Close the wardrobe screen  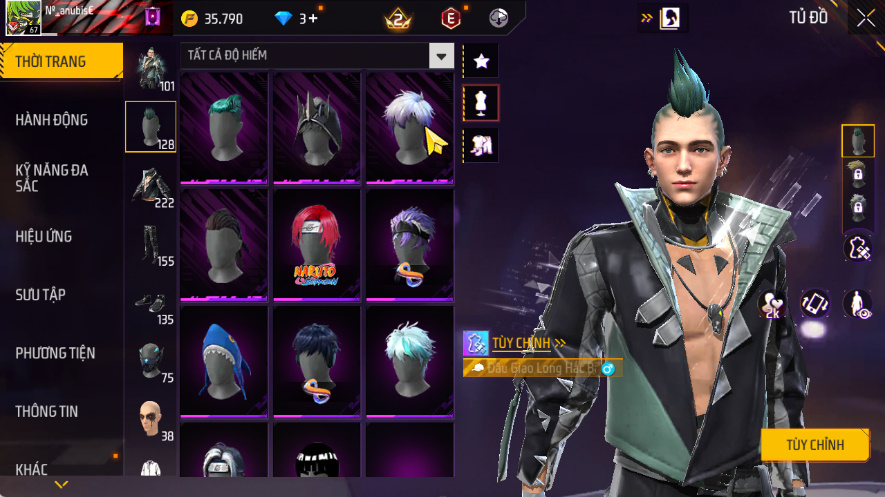[866, 17]
